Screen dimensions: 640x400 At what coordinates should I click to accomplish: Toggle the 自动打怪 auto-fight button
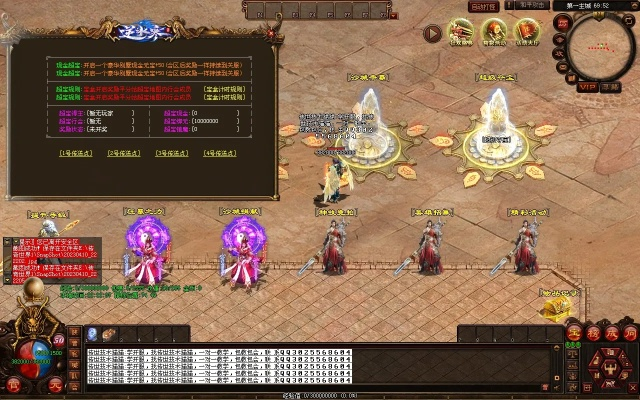point(485,5)
